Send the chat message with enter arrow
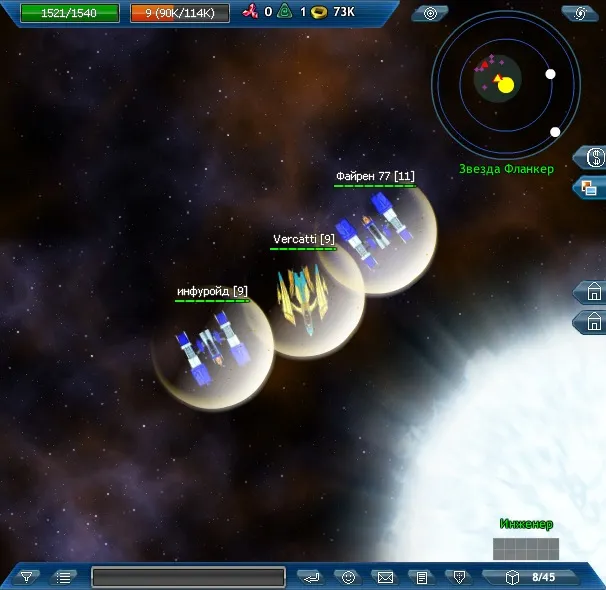This screenshot has height=590, width=606. 310,577
